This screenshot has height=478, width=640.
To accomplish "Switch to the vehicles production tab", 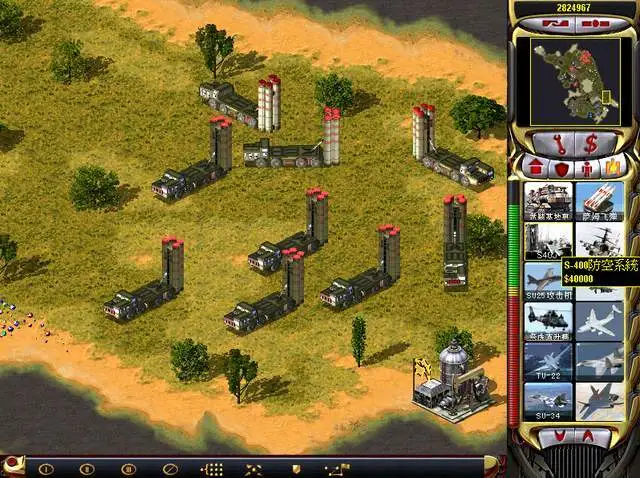I will pyautogui.click(x=611, y=166).
